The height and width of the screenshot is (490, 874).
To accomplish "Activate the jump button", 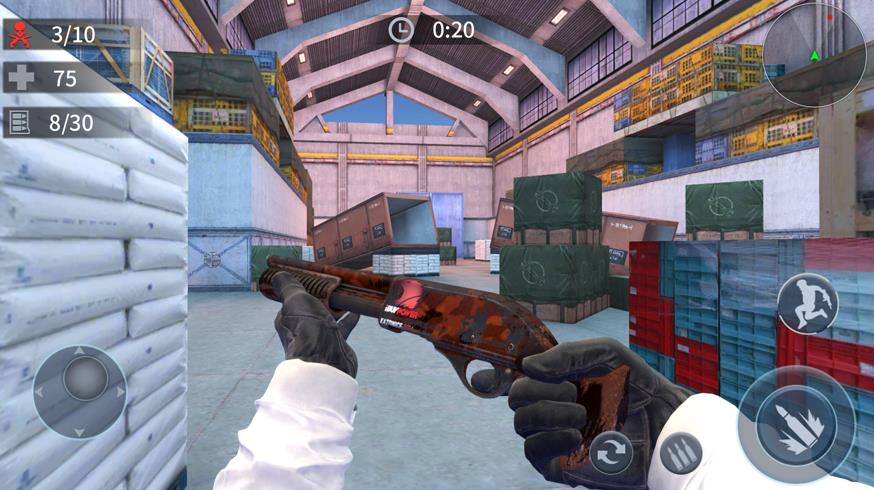I will (808, 303).
